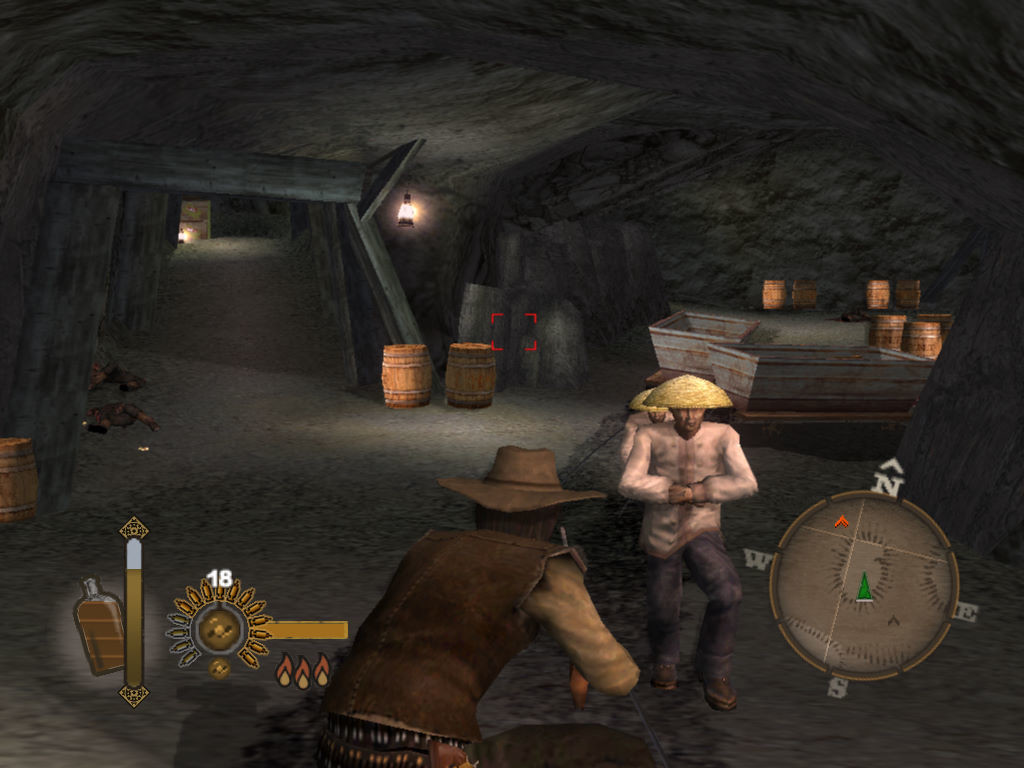Click the whiskey flask icon
Screen dimensions: 1024x768
[100, 627]
